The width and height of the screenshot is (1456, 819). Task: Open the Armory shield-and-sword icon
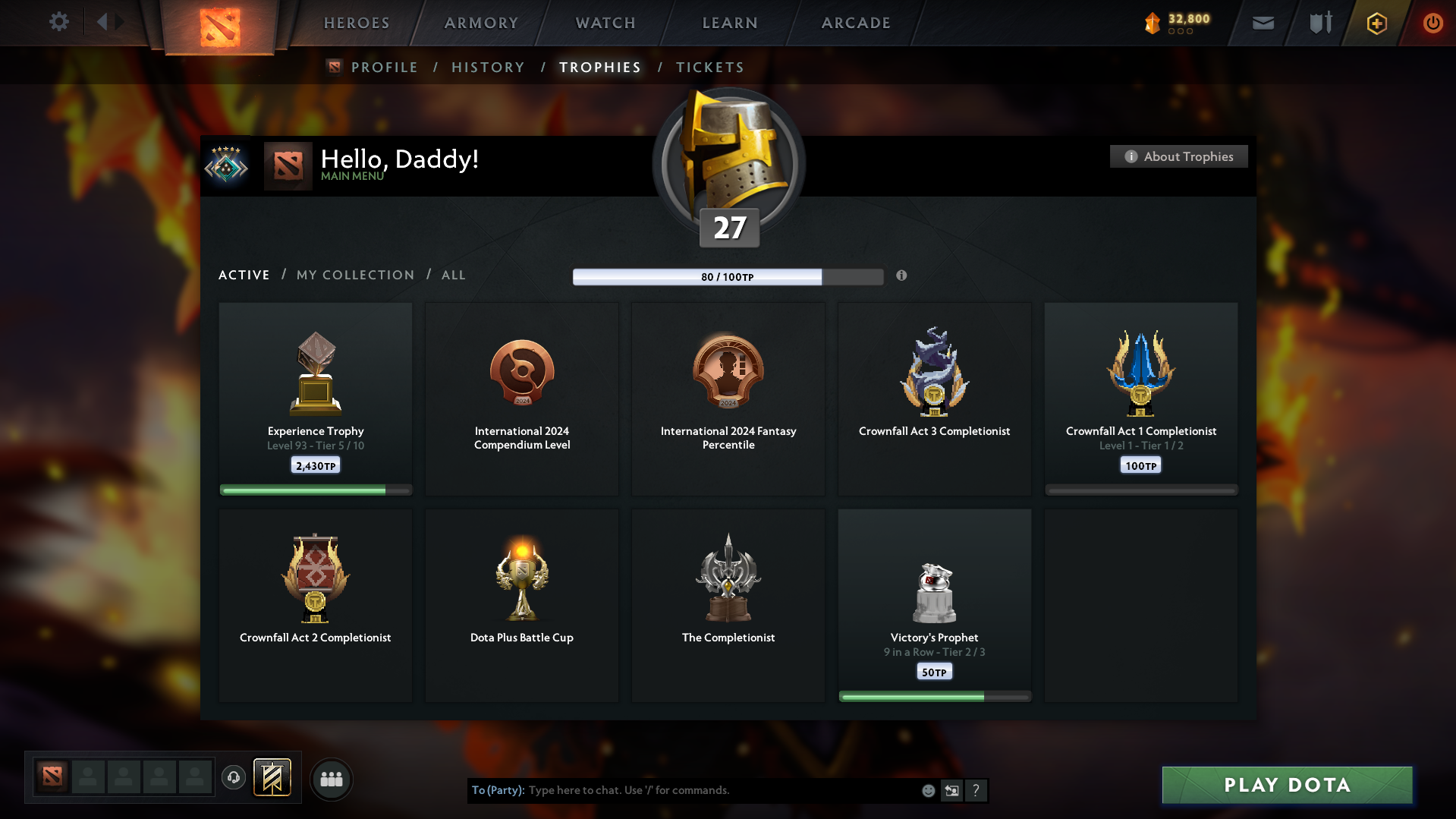[x=1319, y=23]
